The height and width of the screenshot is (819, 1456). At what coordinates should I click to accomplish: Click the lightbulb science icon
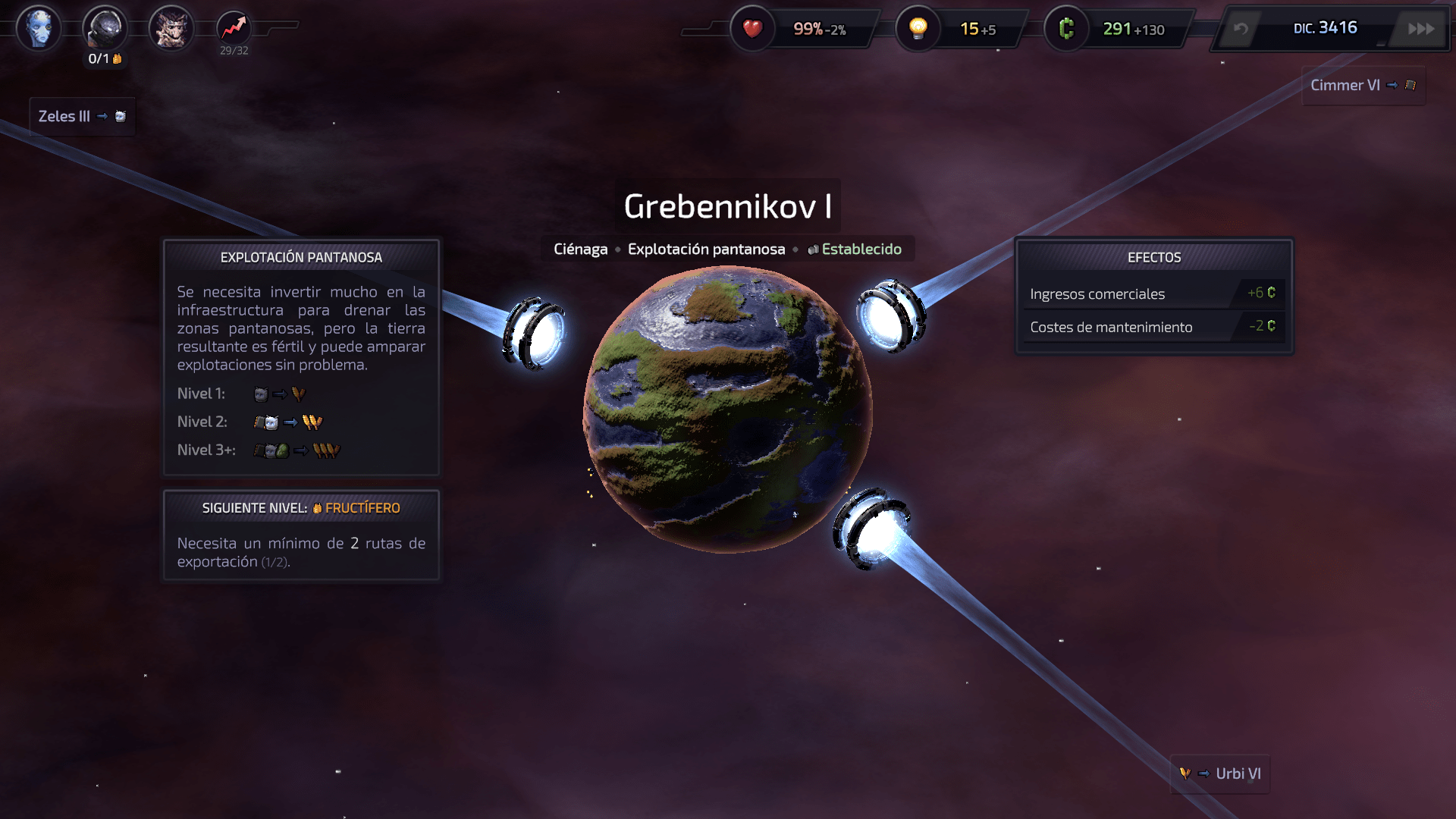pos(918,30)
